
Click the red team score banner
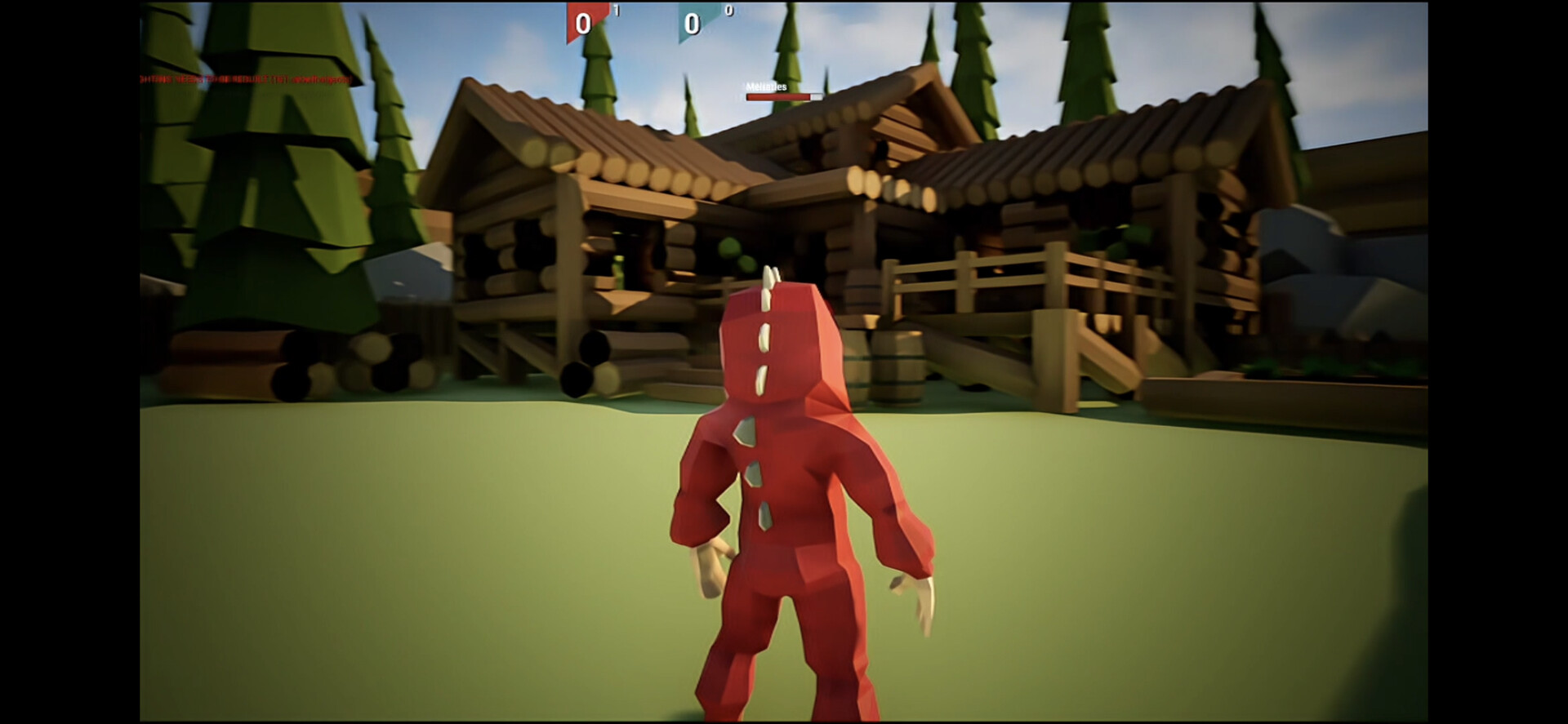[581, 20]
